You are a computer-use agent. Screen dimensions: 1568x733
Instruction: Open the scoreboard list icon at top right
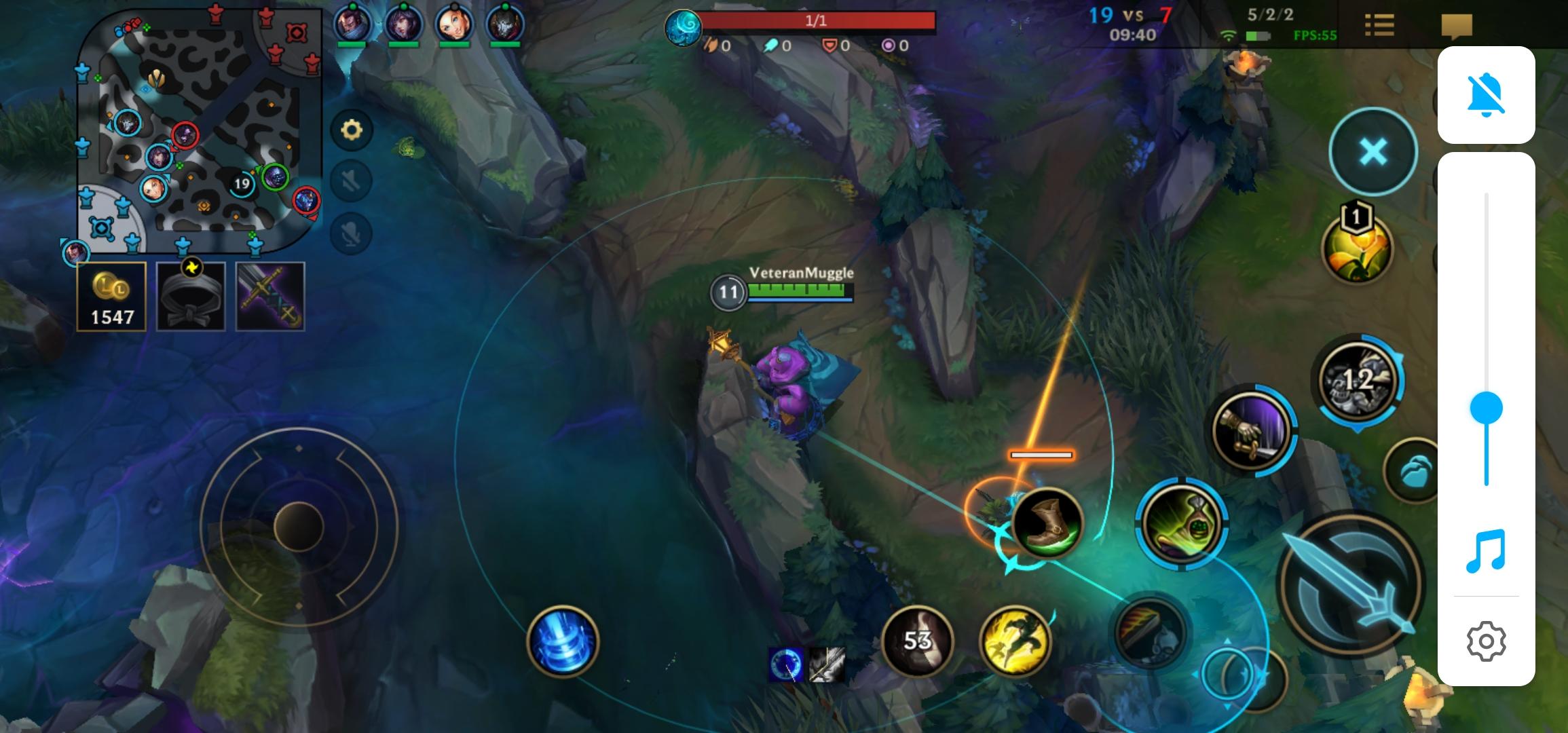coord(1379,26)
